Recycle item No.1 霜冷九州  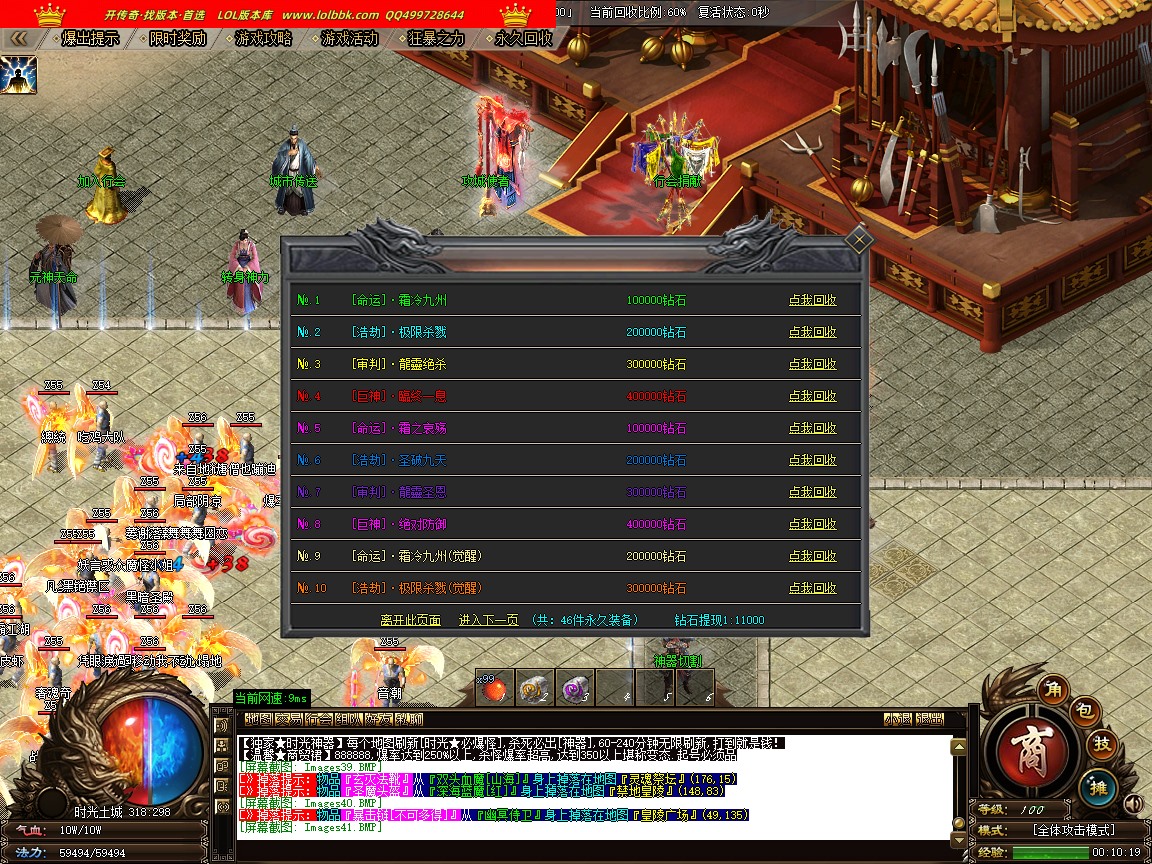pos(812,300)
